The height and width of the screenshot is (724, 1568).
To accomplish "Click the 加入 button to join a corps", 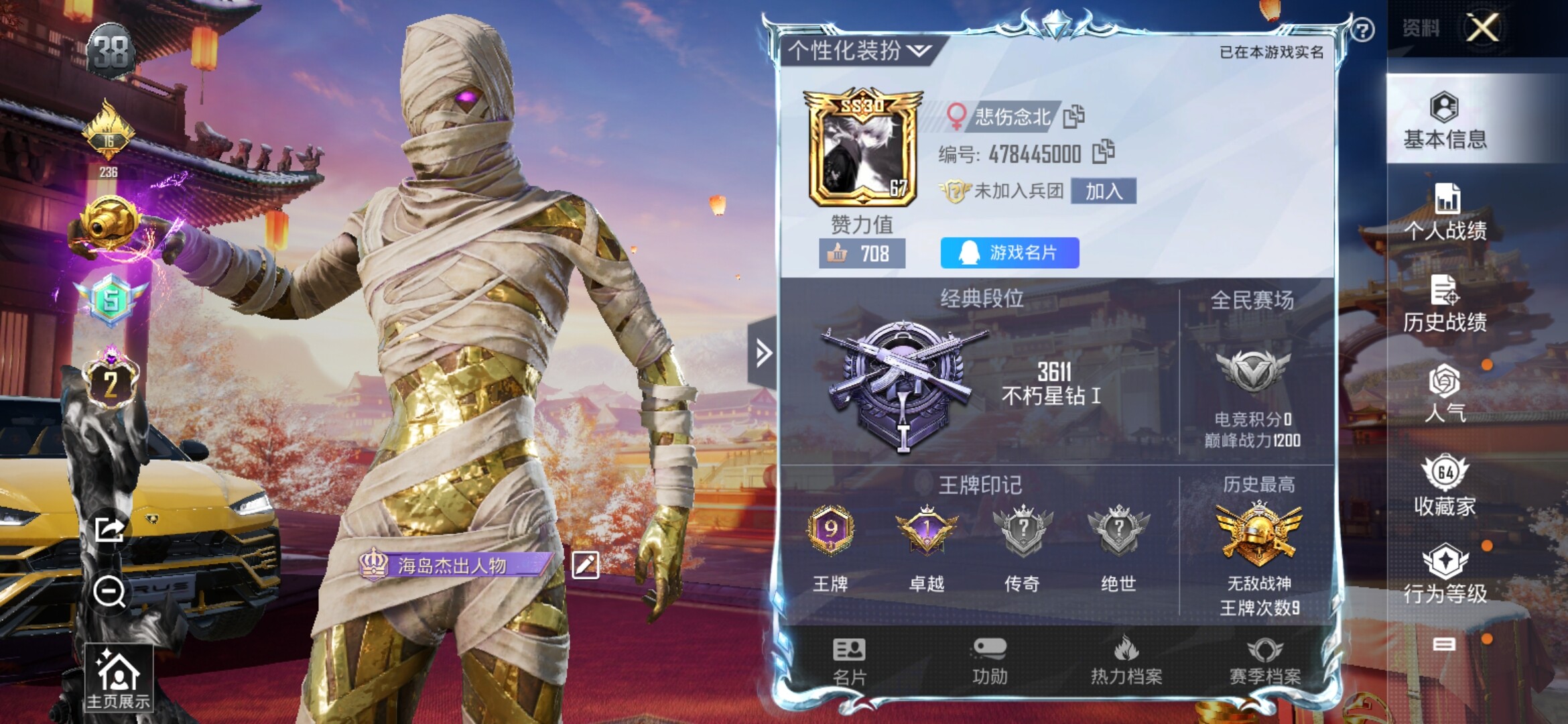I will pyautogui.click(x=1103, y=191).
